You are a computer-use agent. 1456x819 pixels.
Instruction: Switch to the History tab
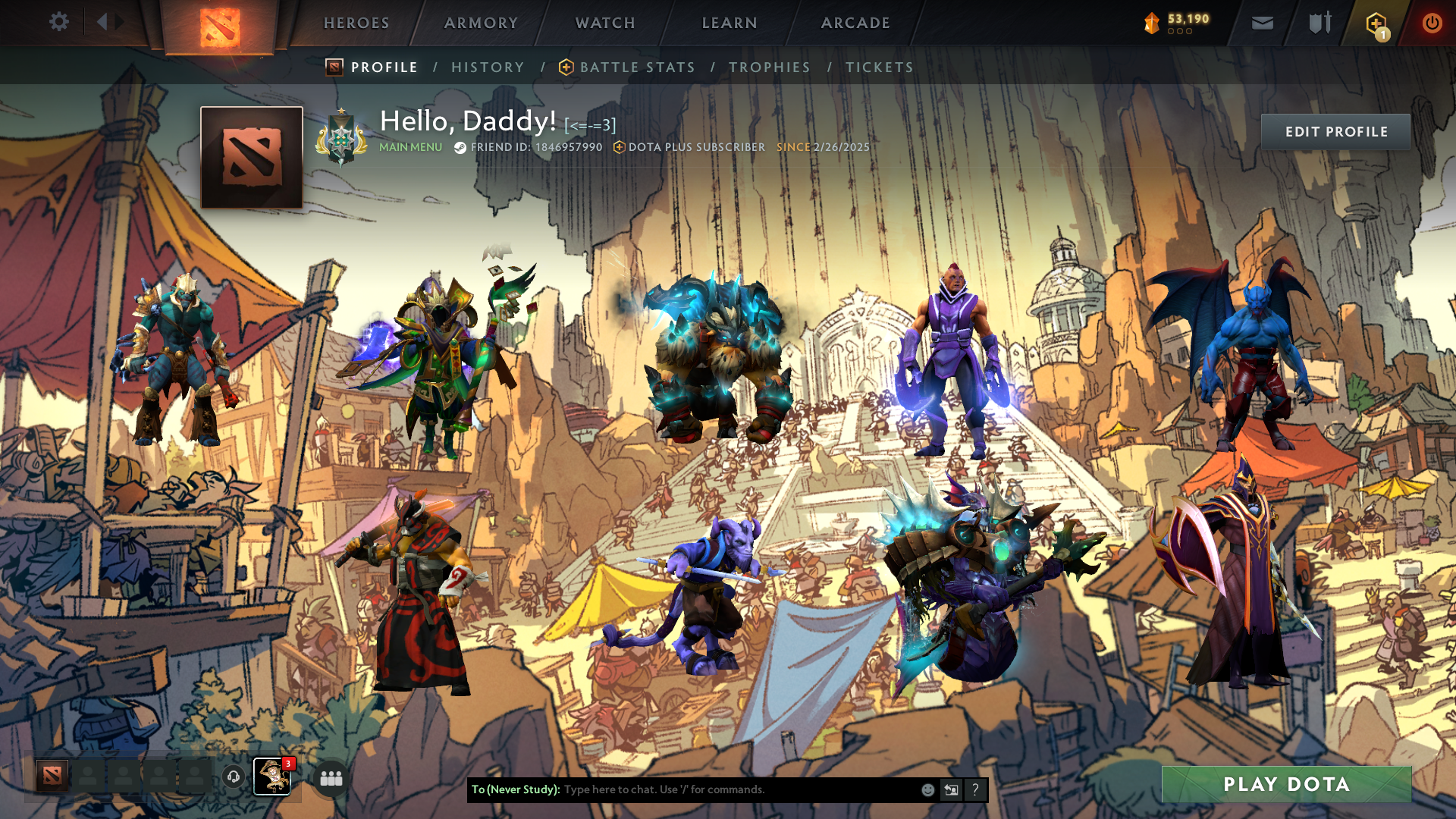pos(488,67)
